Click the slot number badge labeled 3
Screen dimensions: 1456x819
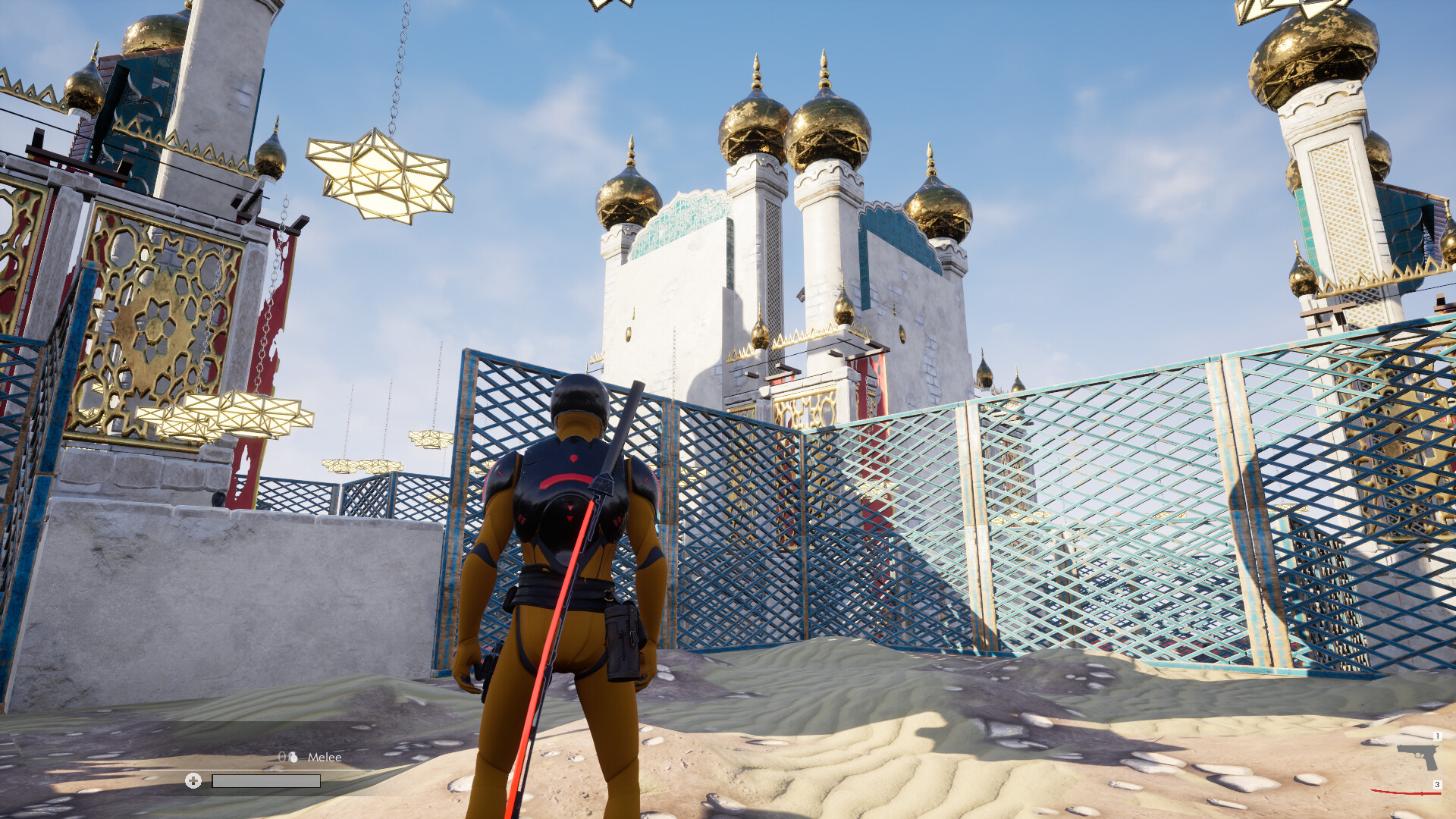click(x=1438, y=784)
